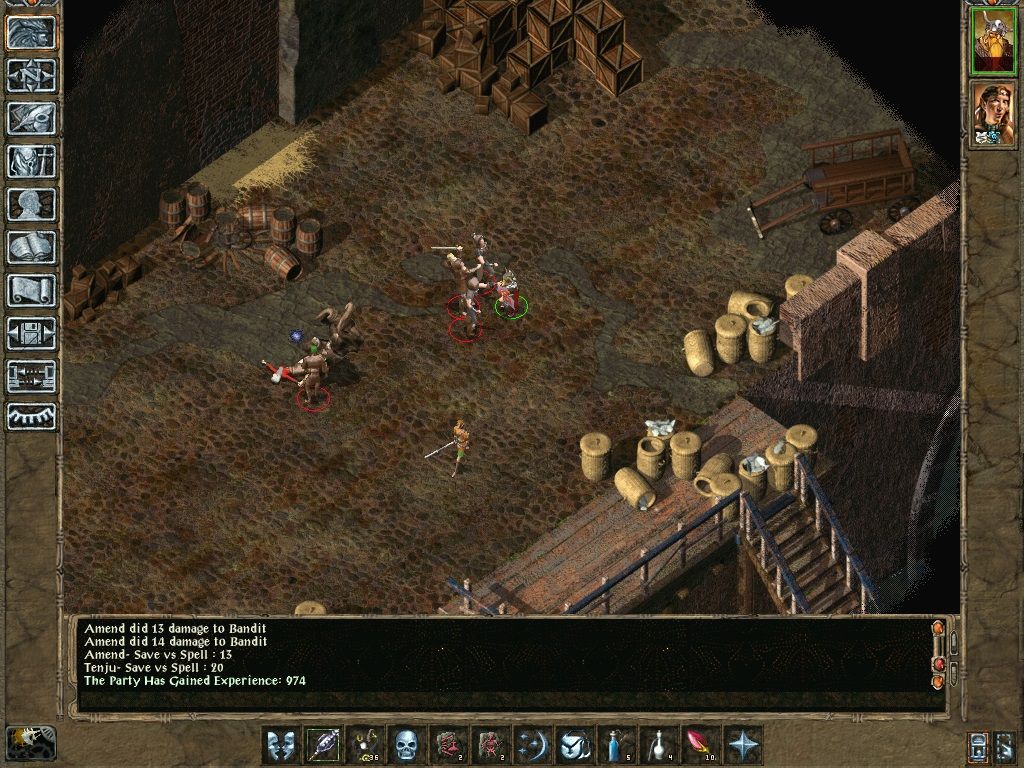Select the sling weapon with 36 ammo
The width and height of the screenshot is (1024, 768).
[x=364, y=745]
